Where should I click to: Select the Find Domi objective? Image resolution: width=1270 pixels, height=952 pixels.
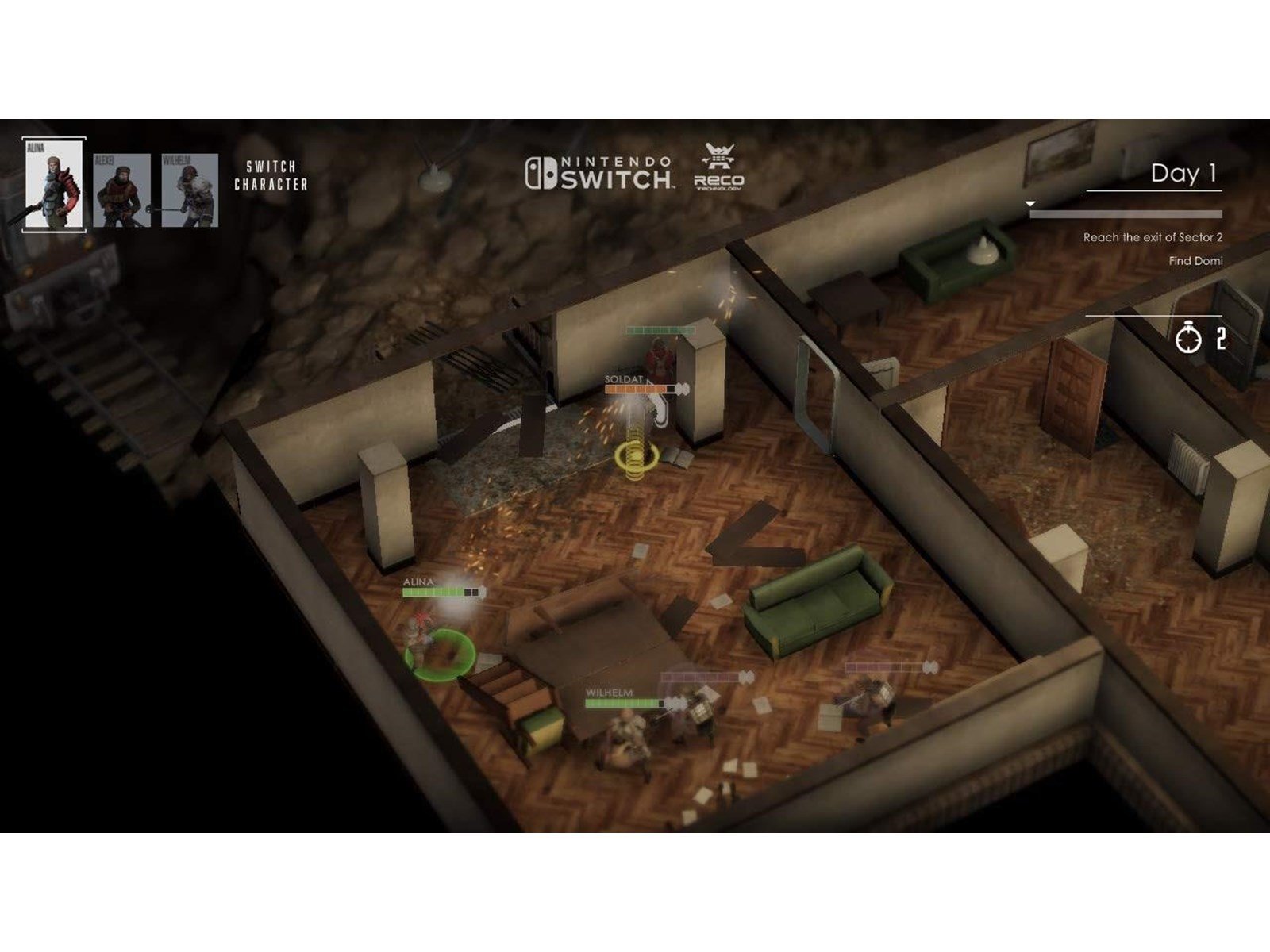click(x=1195, y=261)
